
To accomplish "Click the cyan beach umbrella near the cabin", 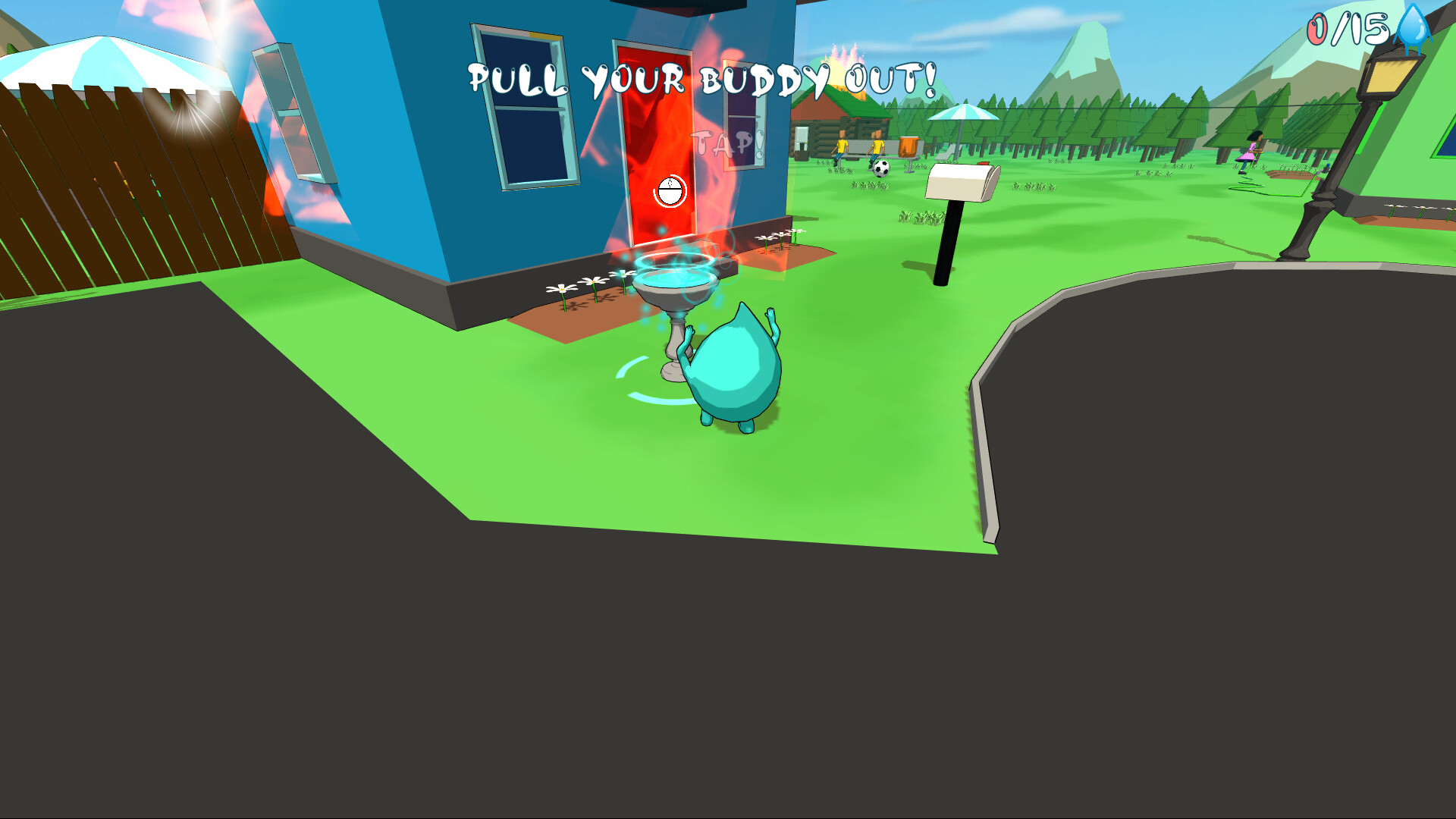I will [x=963, y=114].
